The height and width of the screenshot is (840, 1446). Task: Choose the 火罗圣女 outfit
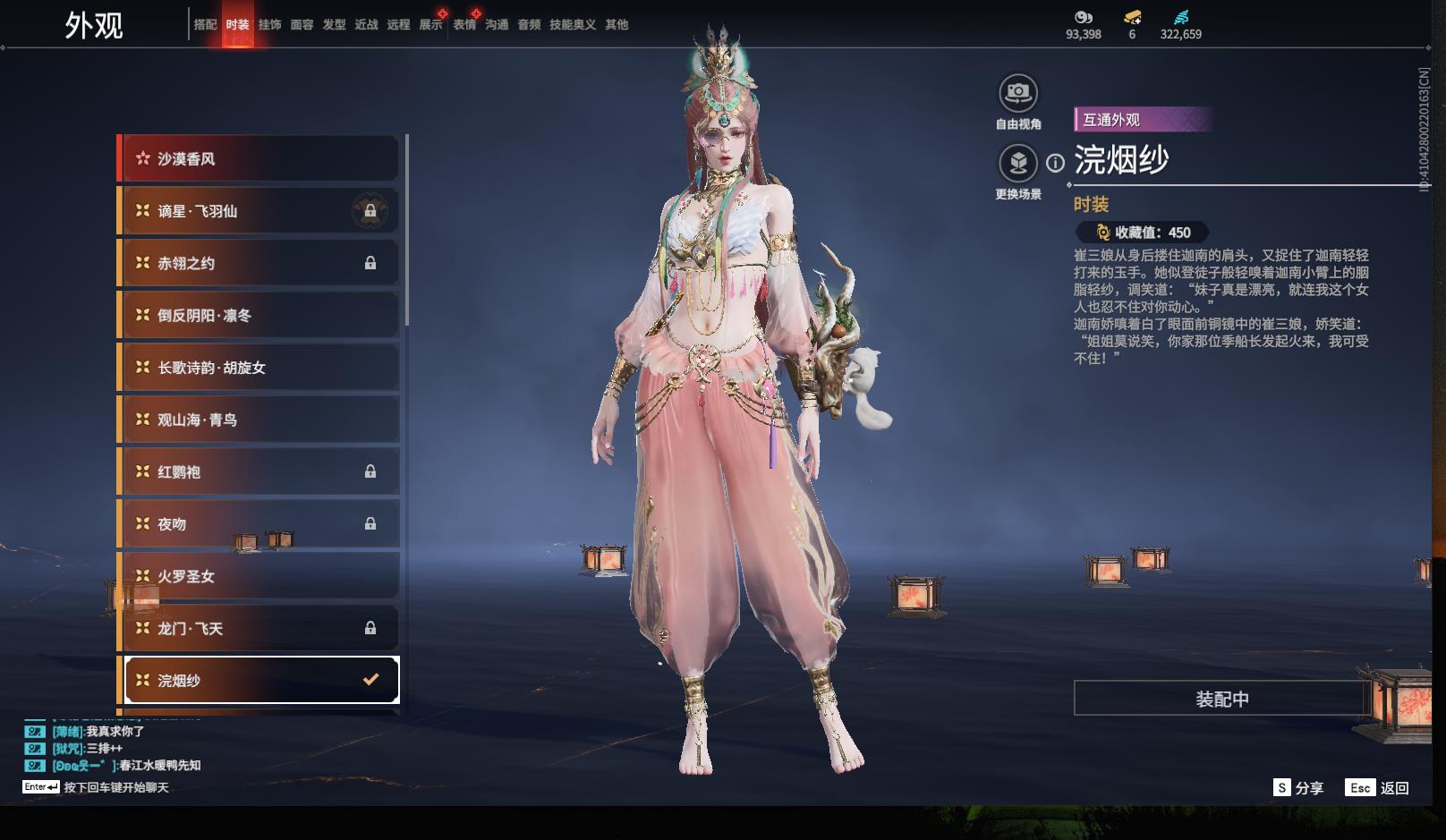click(259, 576)
